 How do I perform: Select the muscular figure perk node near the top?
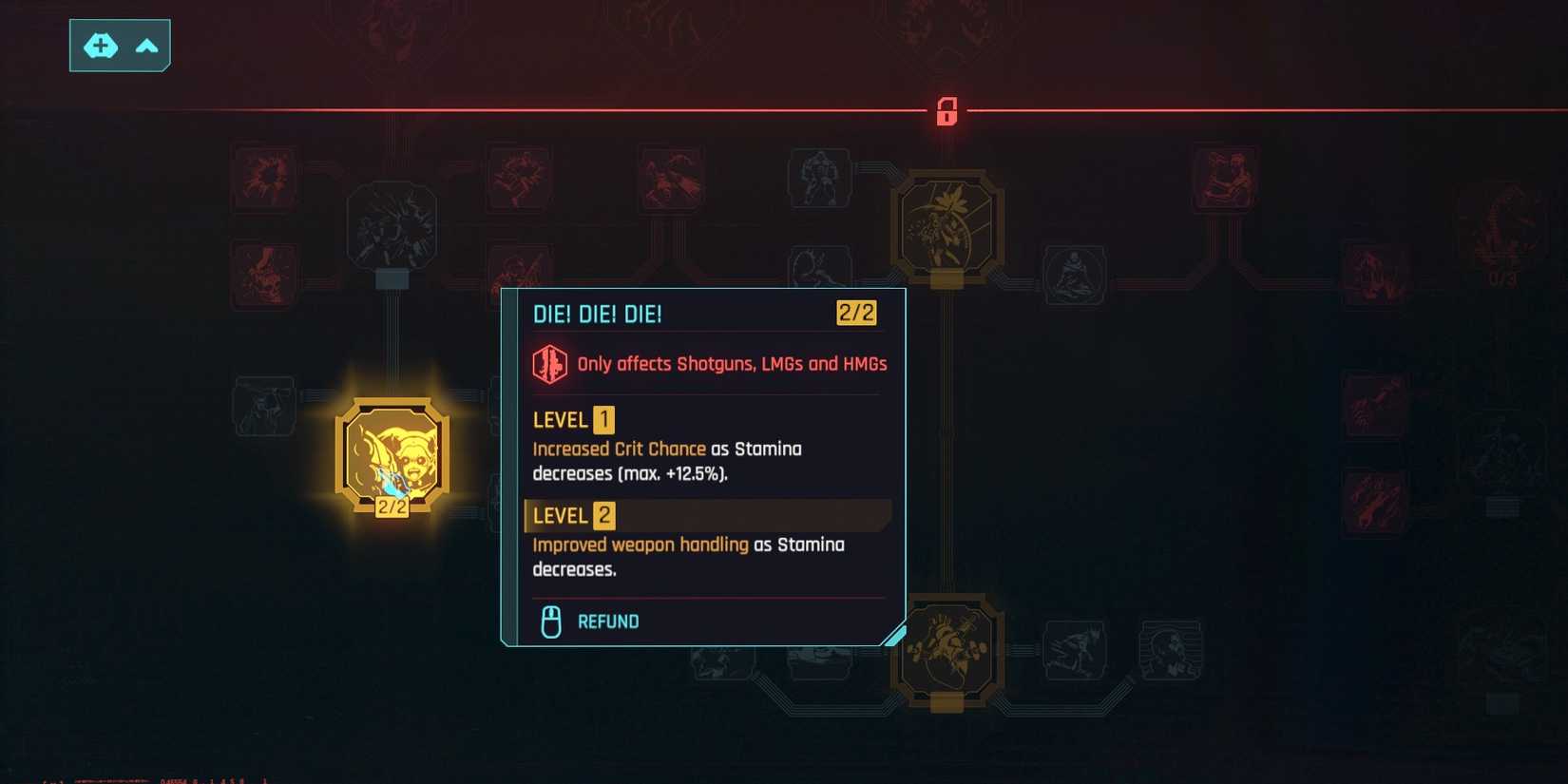(x=819, y=178)
